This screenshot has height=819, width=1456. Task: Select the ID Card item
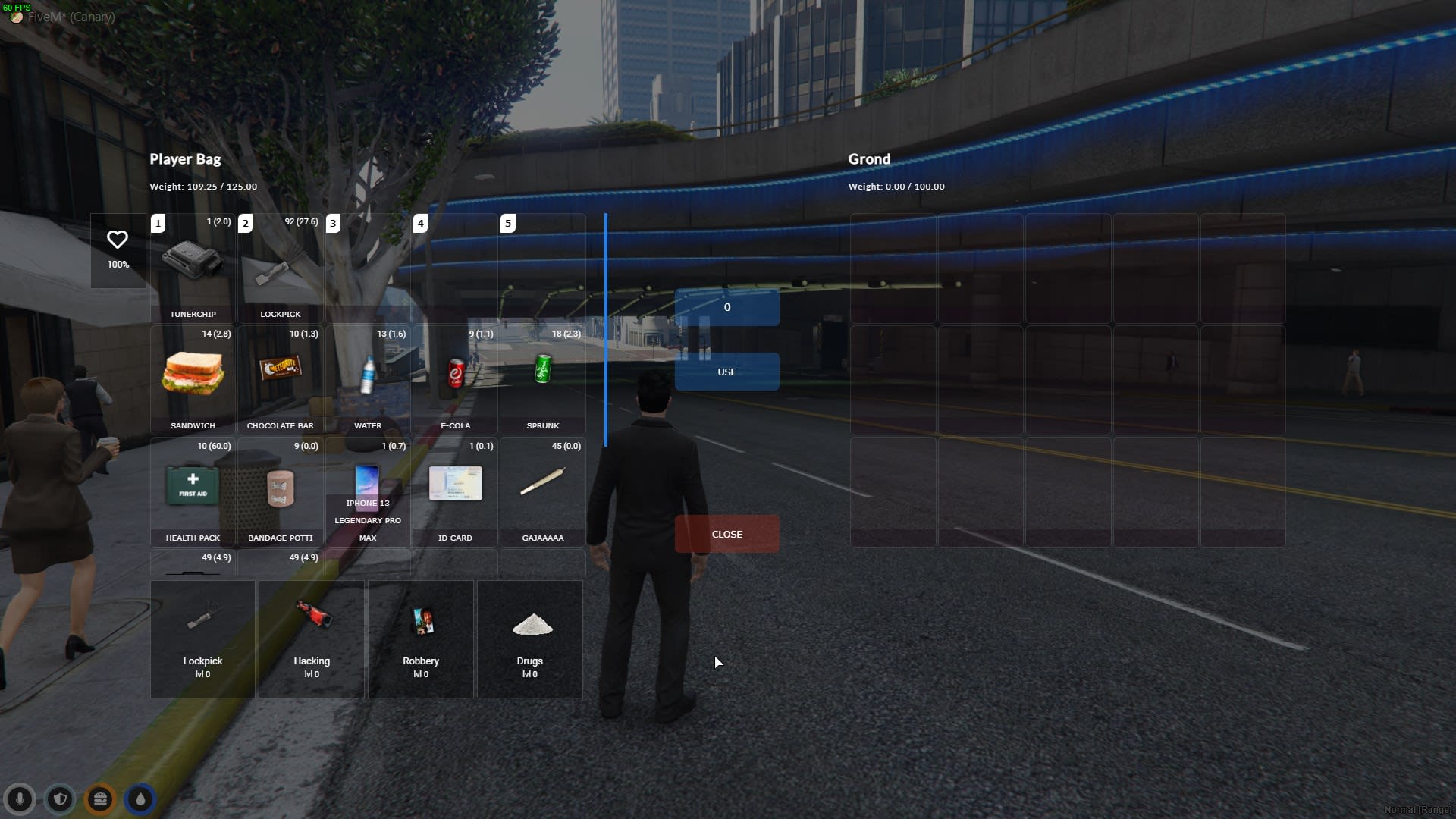pos(455,491)
